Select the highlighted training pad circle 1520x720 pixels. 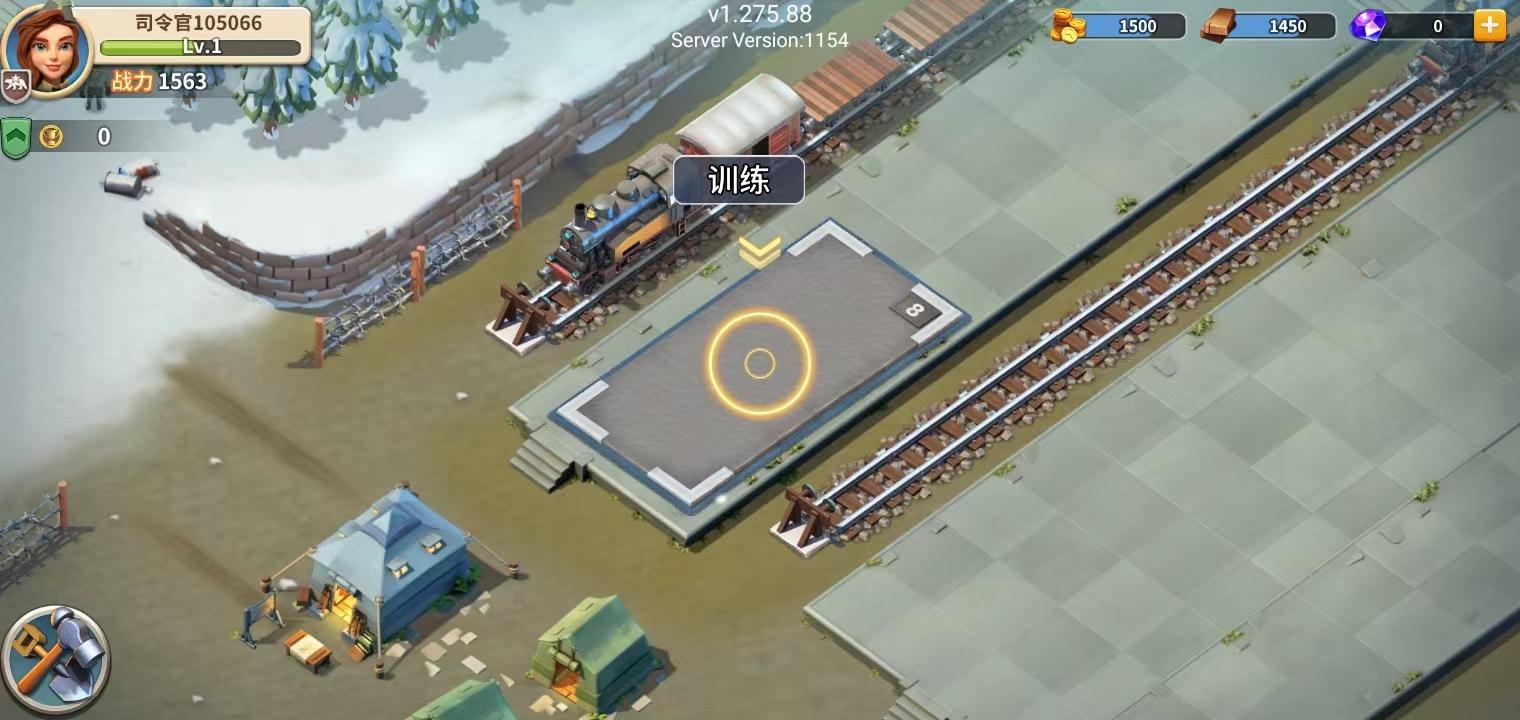760,364
